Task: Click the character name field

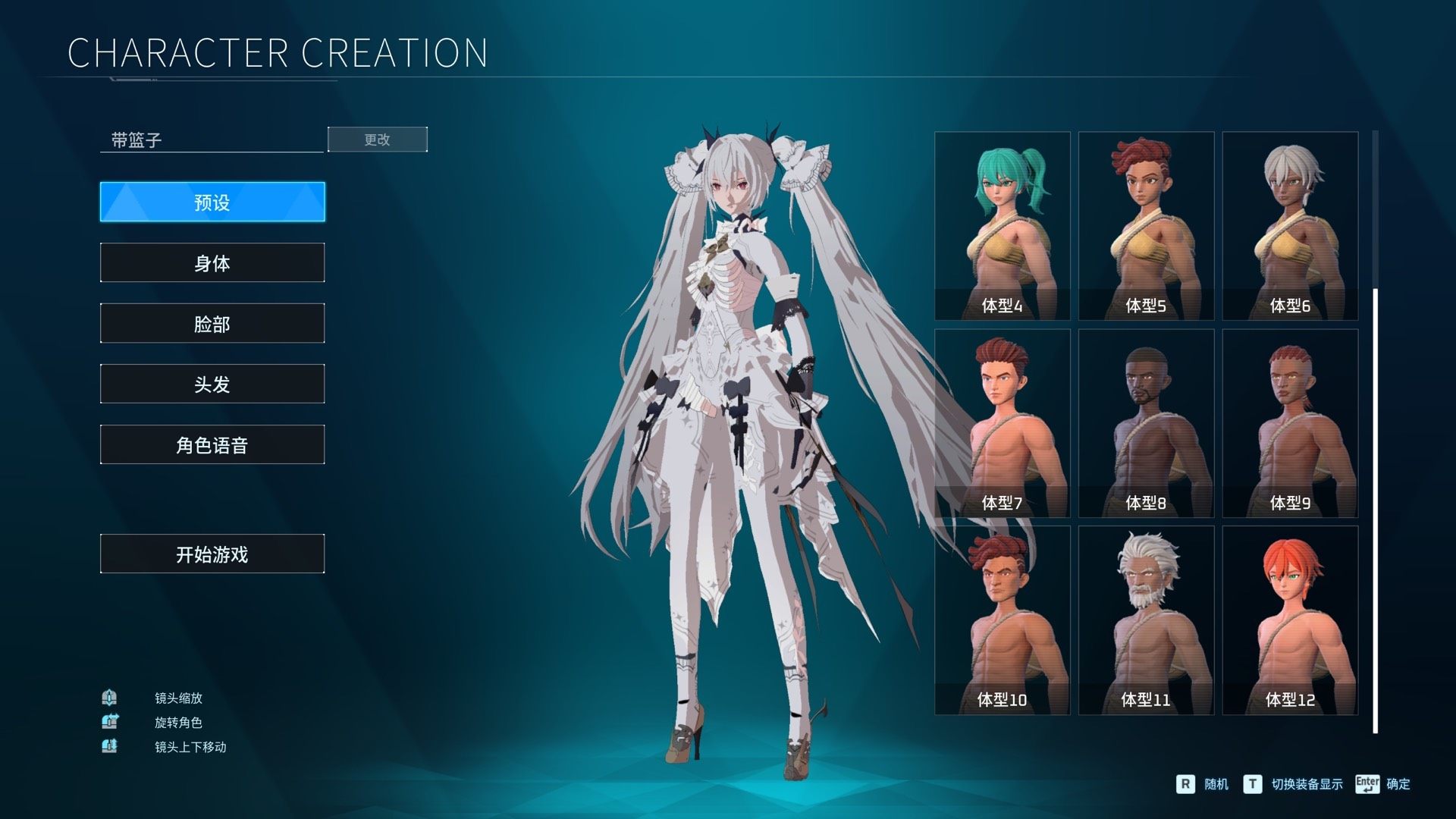Action: point(212,140)
